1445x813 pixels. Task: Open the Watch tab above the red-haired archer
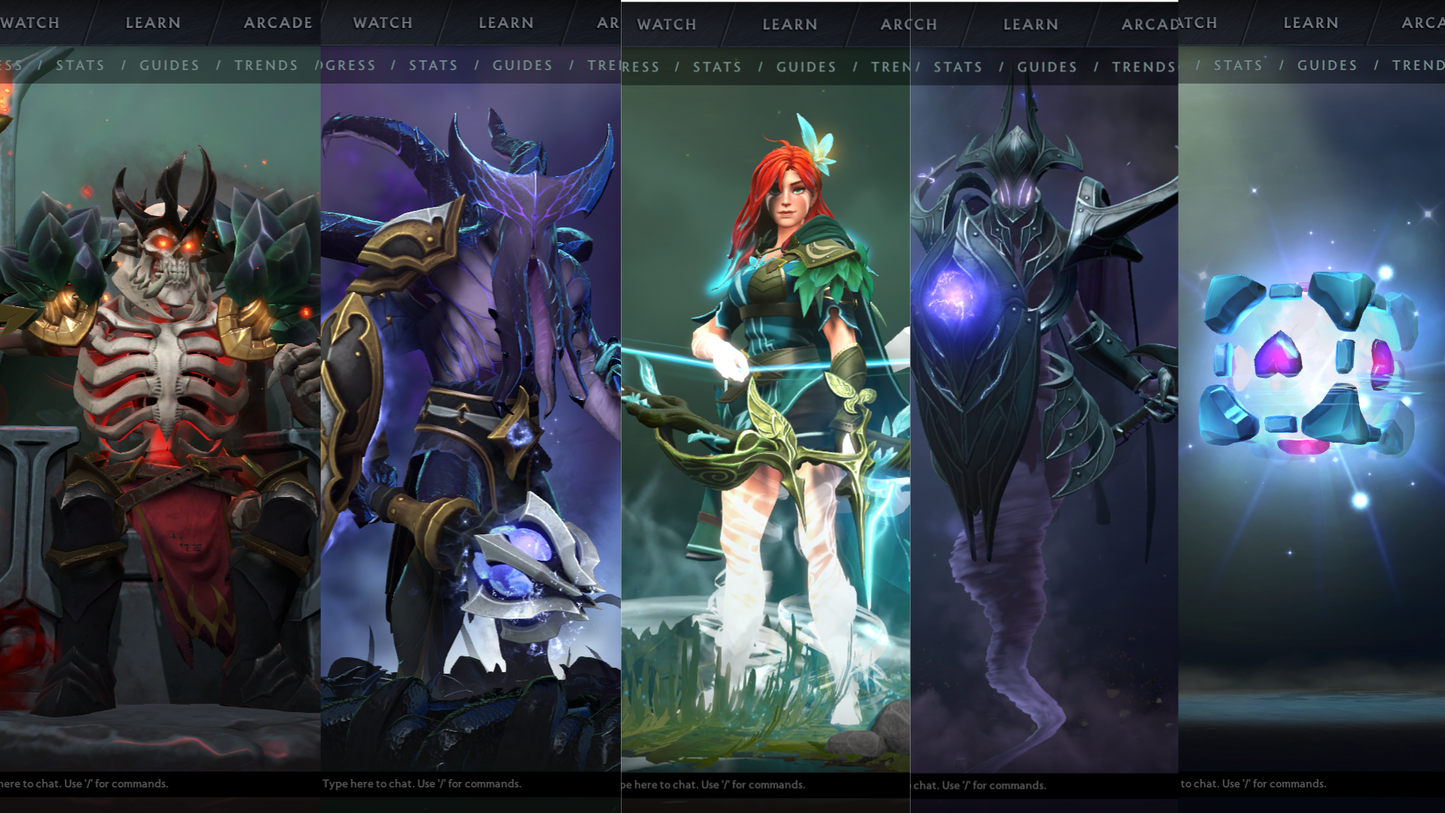tap(667, 24)
